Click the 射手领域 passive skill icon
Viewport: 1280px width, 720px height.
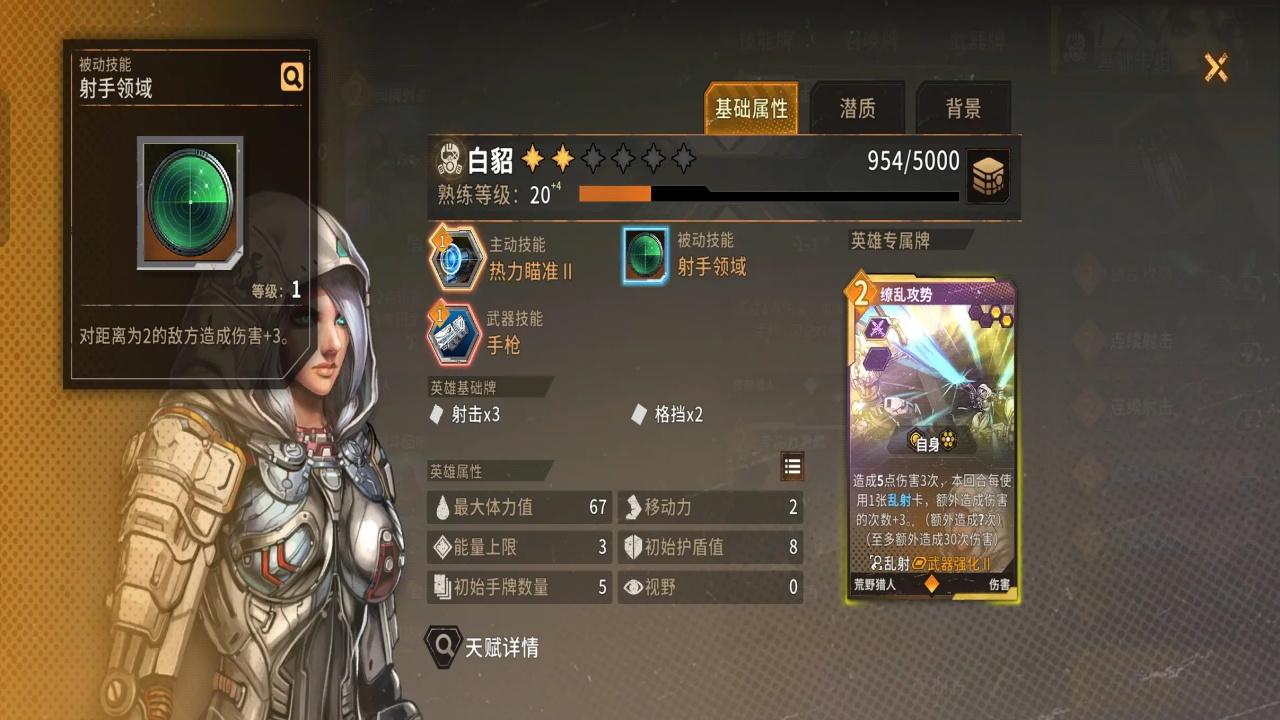[645, 257]
